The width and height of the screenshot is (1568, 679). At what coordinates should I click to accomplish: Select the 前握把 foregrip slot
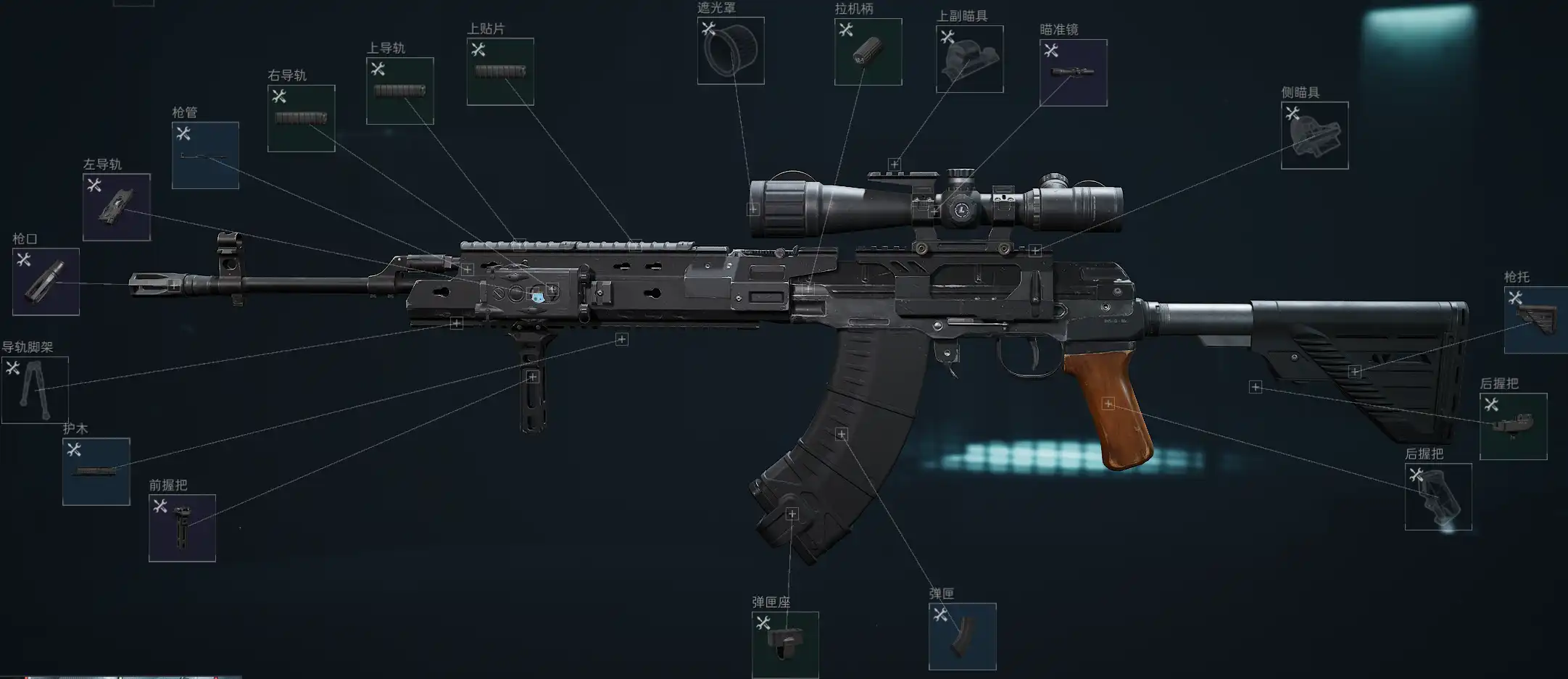[x=182, y=528]
